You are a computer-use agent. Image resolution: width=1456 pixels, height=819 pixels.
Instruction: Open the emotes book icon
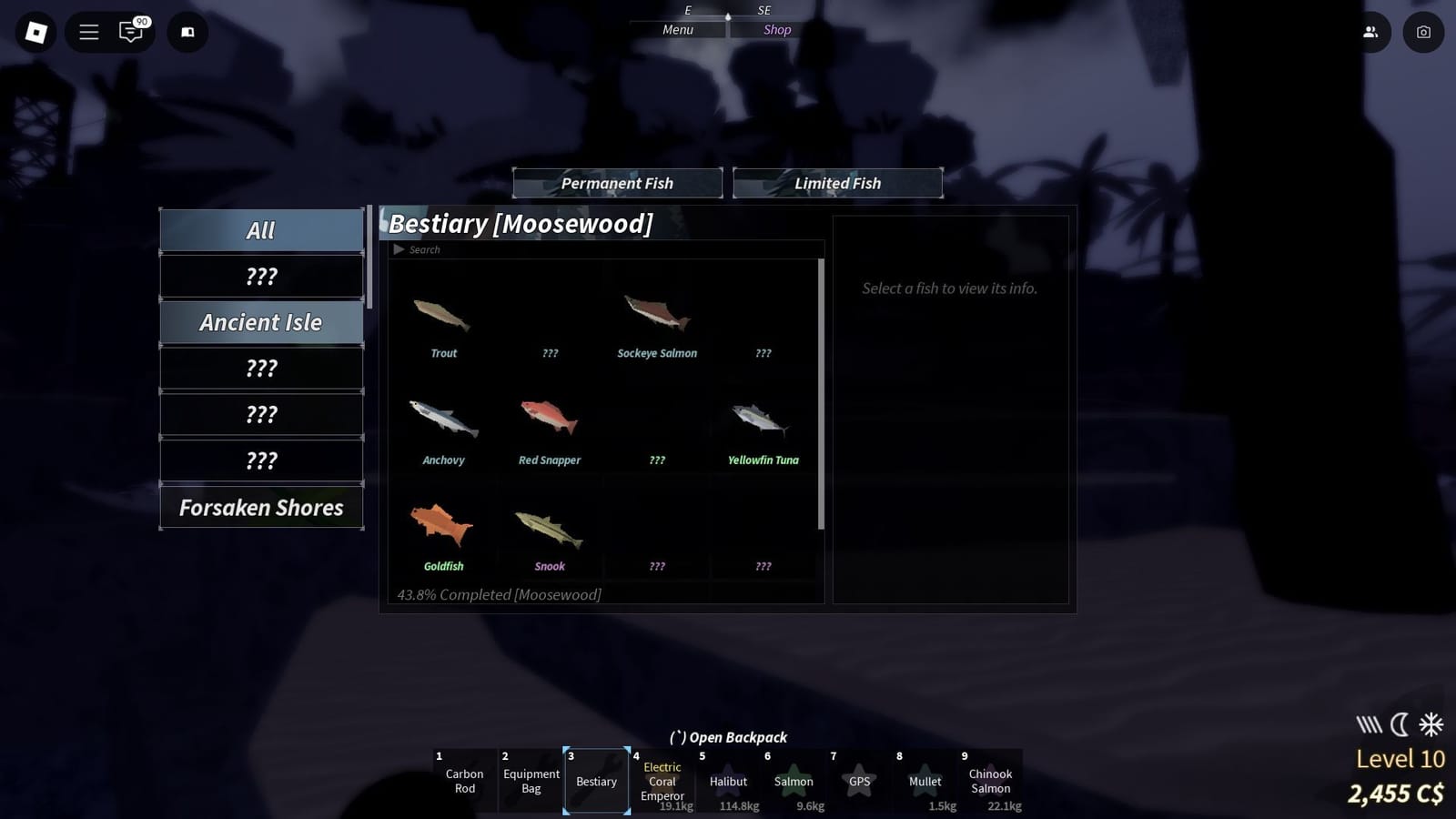tap(187, 32)
